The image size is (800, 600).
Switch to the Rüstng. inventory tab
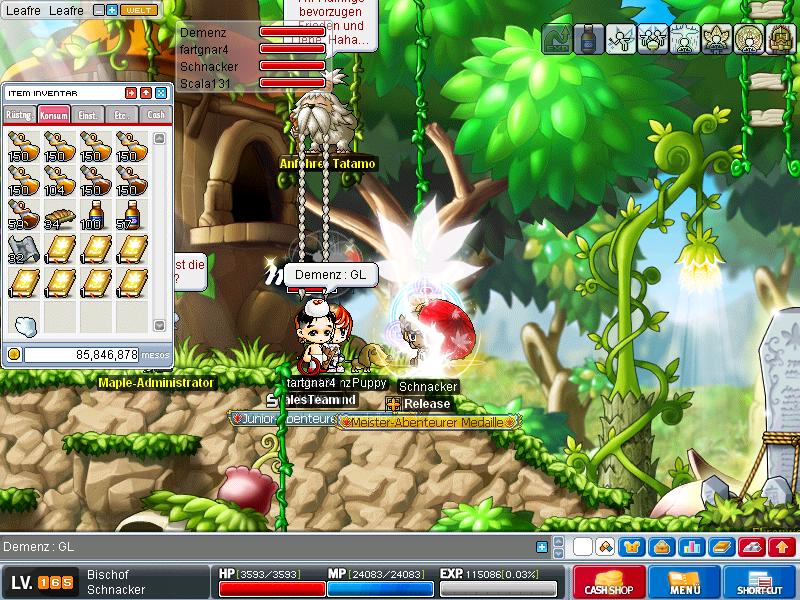point(20,115)
